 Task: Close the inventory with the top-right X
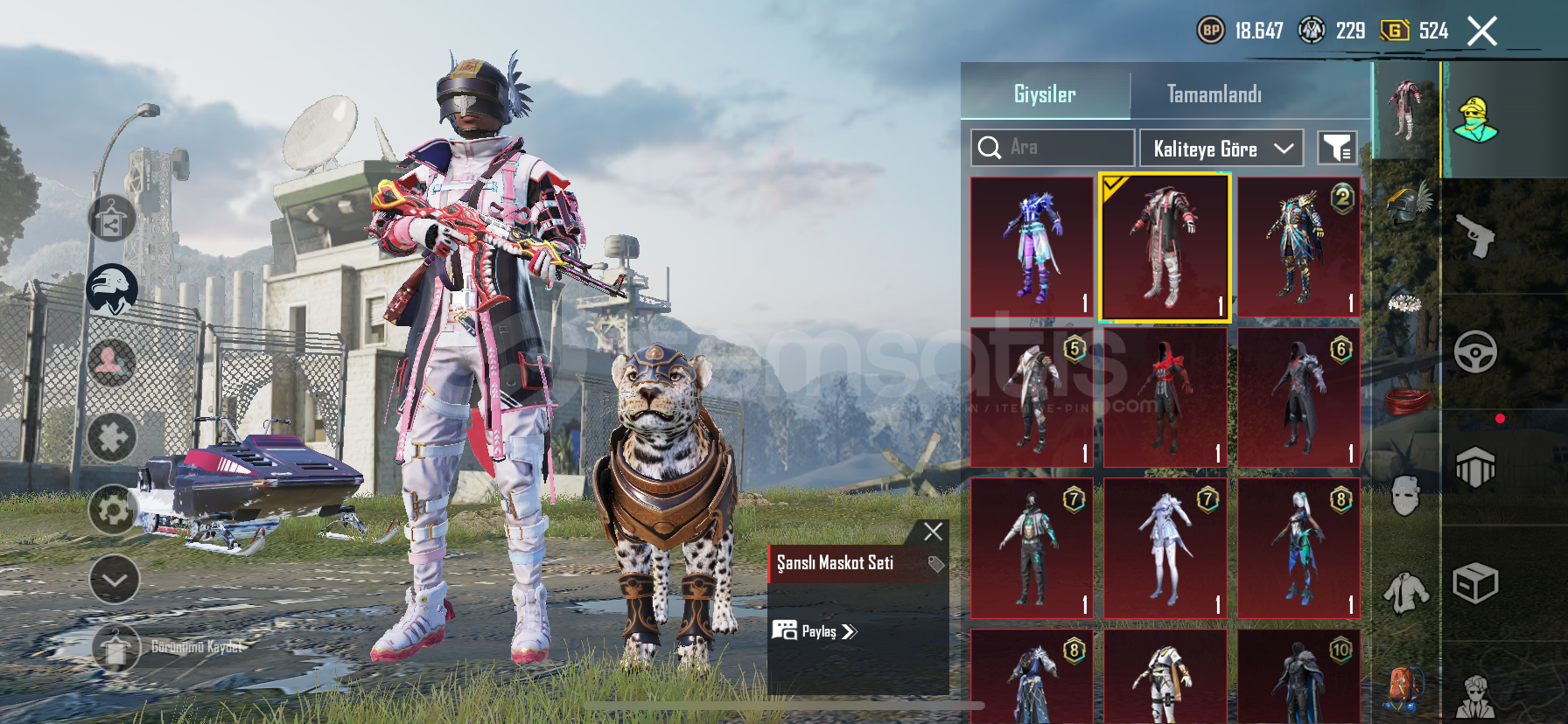(x=1482, y=31)
